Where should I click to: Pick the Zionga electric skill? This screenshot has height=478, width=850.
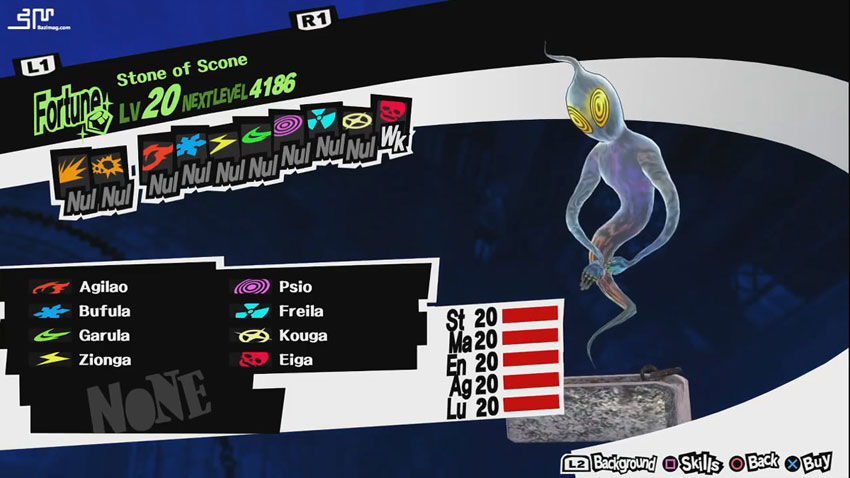100,359
